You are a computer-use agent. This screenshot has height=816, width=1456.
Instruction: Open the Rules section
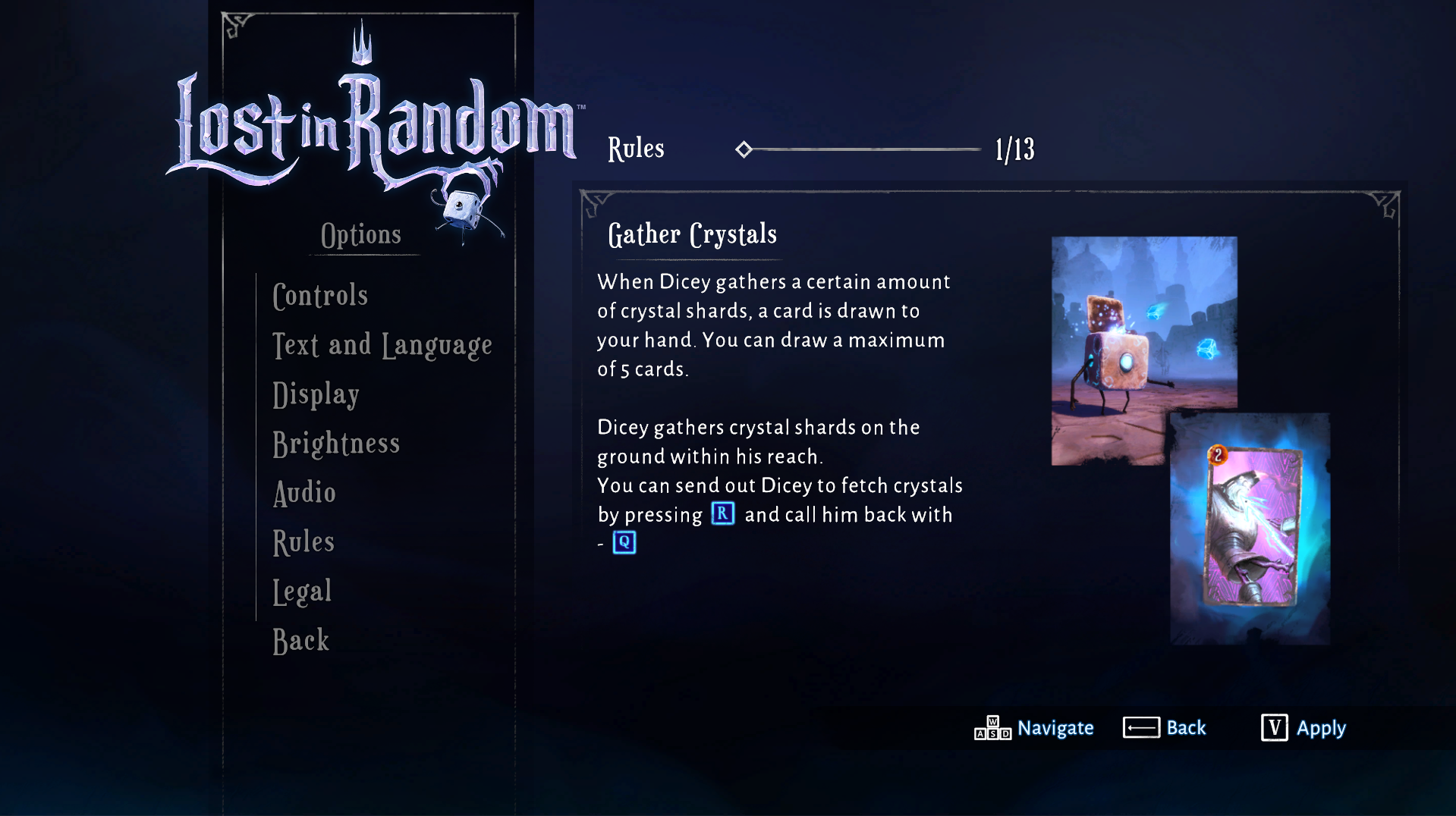(x=302, y=541)
